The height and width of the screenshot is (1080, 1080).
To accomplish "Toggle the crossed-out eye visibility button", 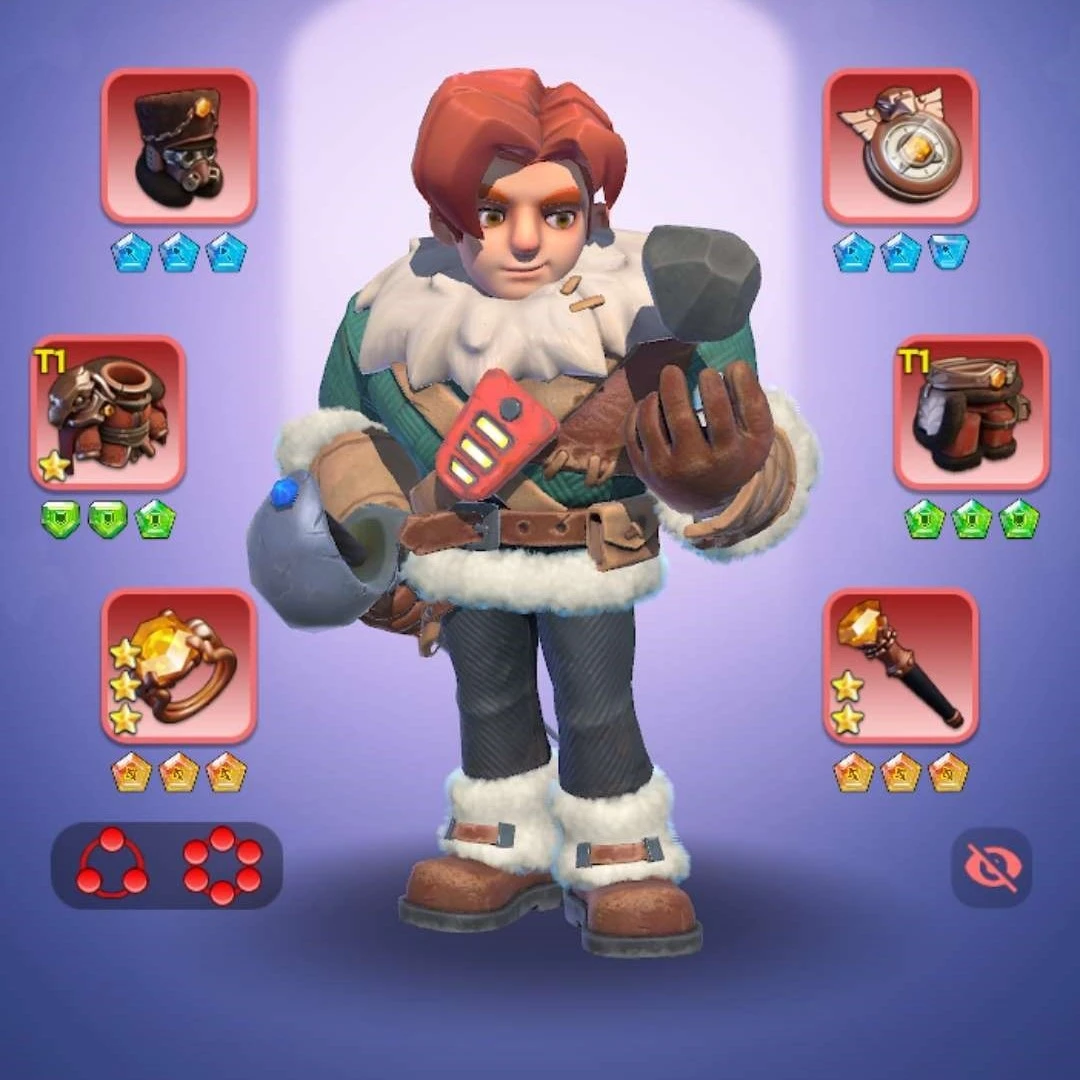I will 990,867.
